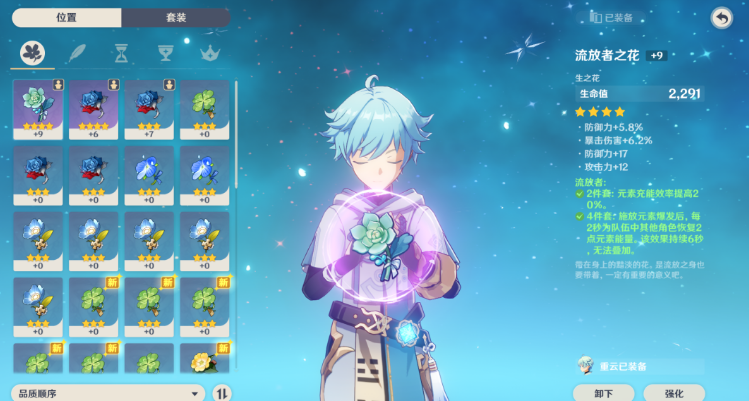This screenshot has height=401, width=749.
Task: Go back with the return arrow
Action: pos(720,18)
